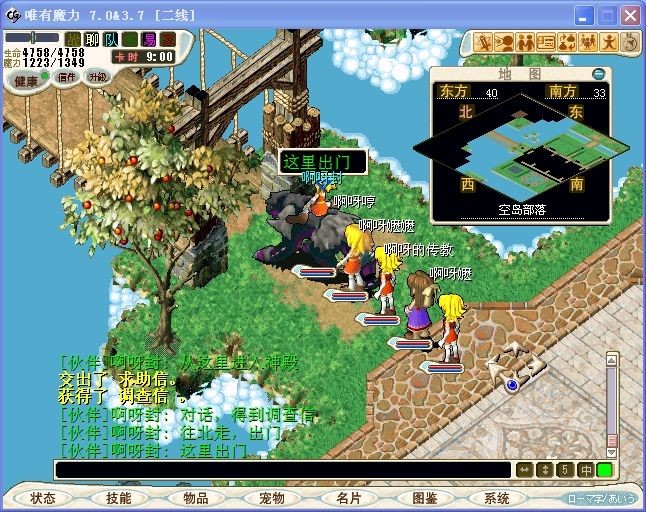Open the 宠物 pets menu
The image size is (646, 512).
point(272,497)
